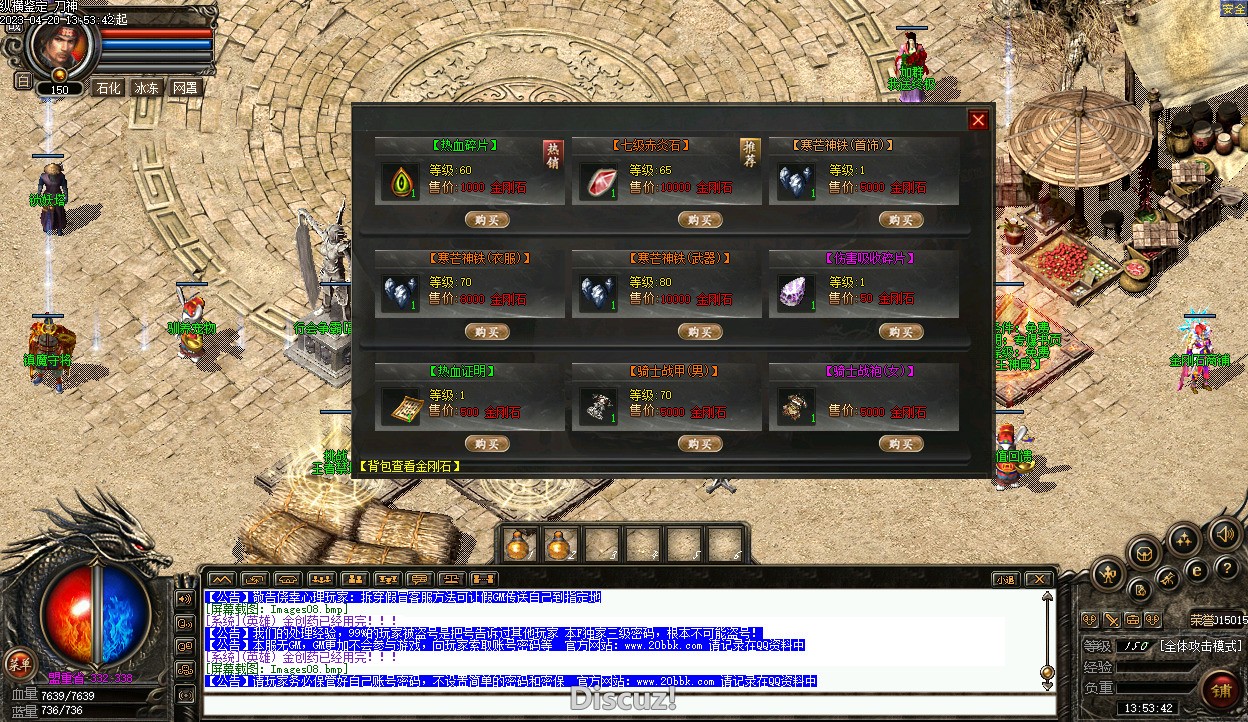Screen dimensions: 1248x722
Task: Purchase the 七级赤炎石 gem
Action: click(699, 220)
